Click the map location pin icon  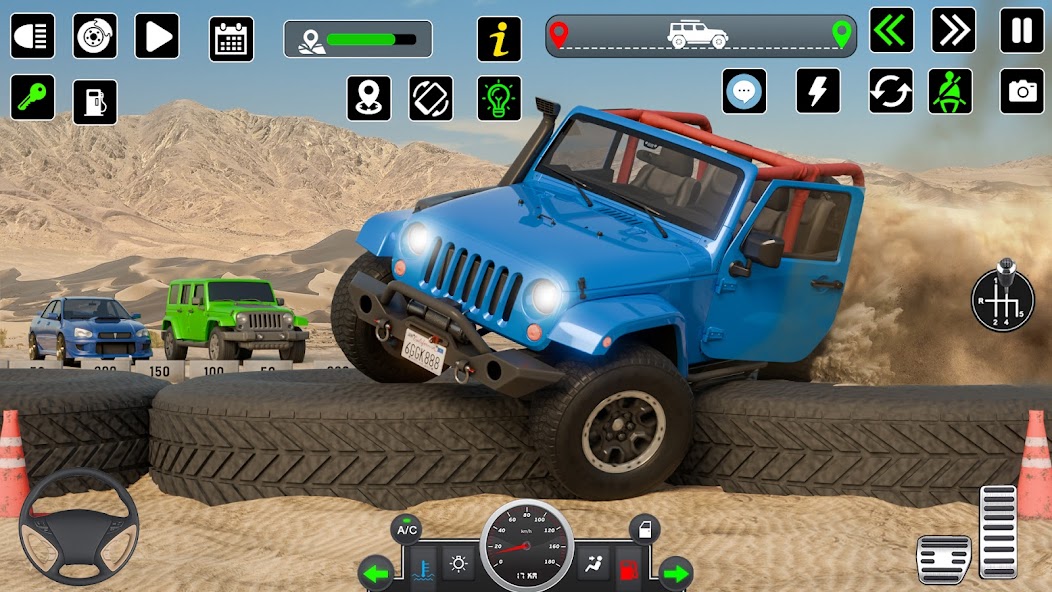click(x=369, y=98)
